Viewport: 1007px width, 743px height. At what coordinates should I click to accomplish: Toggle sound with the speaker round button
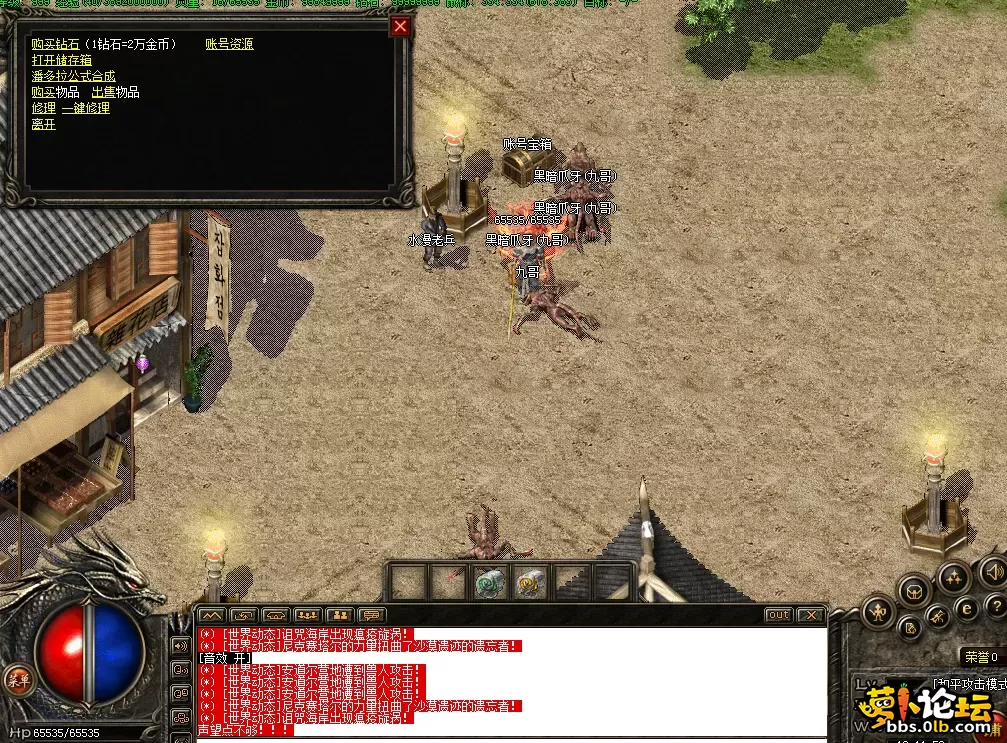(993, 572)
